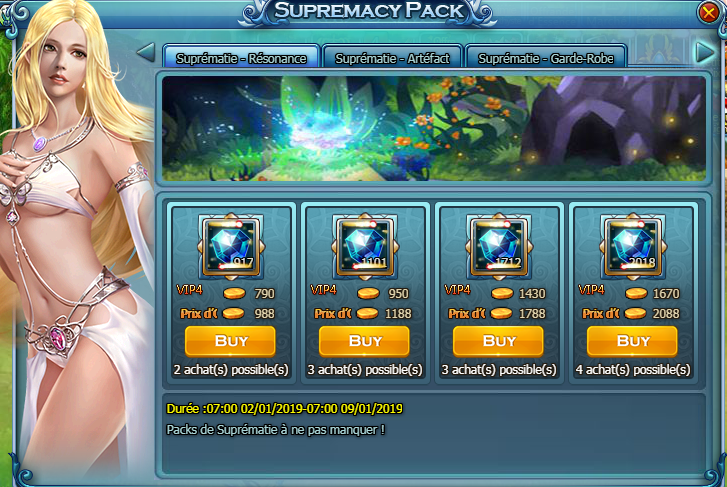Image resolution: width=727 pixels, height=487 pixels.
Task: Buy the pack priced 790 for VIP4
Action: tap(230, 341)
